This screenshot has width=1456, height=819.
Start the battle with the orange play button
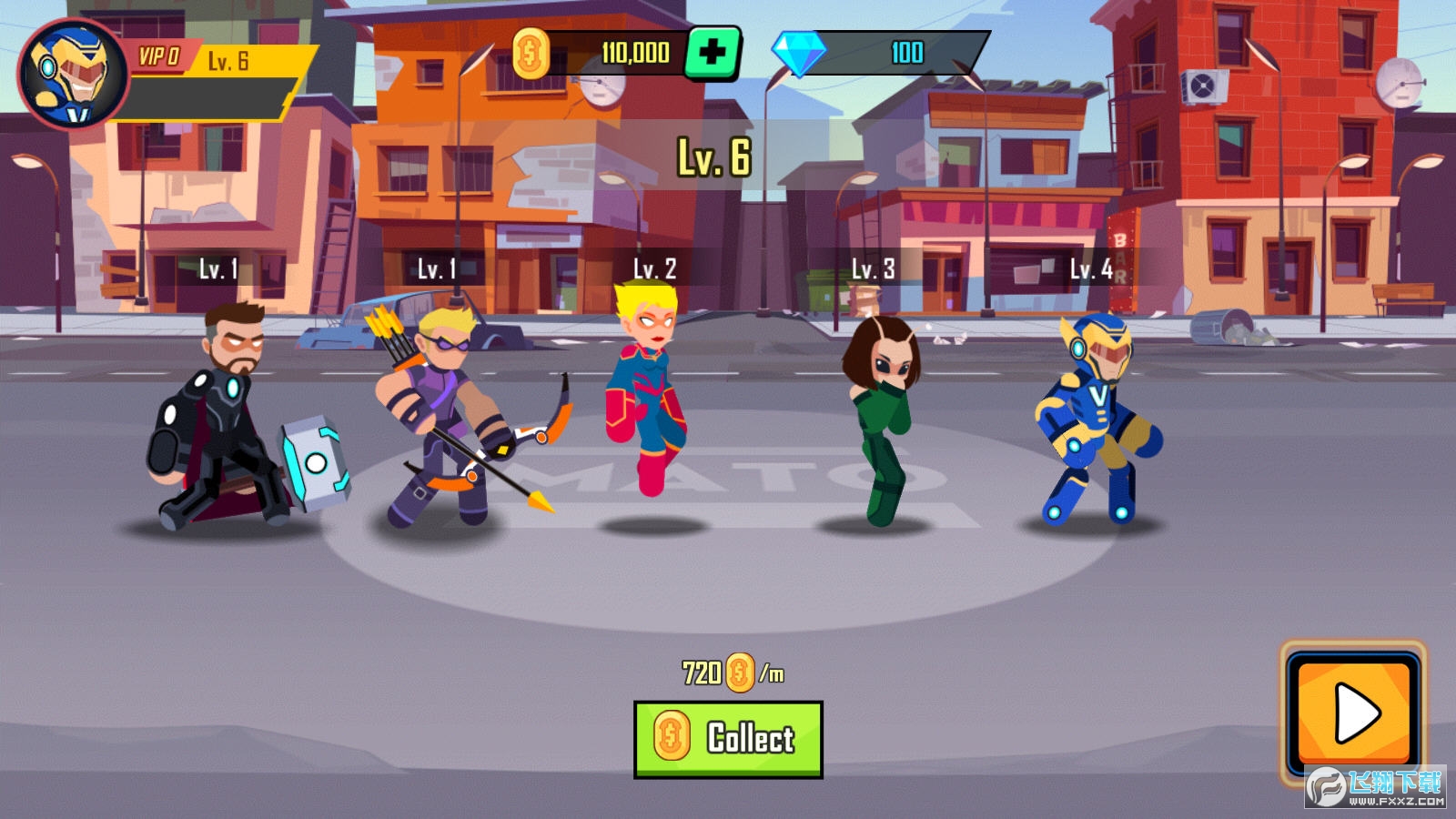[x=1354, y=713]
